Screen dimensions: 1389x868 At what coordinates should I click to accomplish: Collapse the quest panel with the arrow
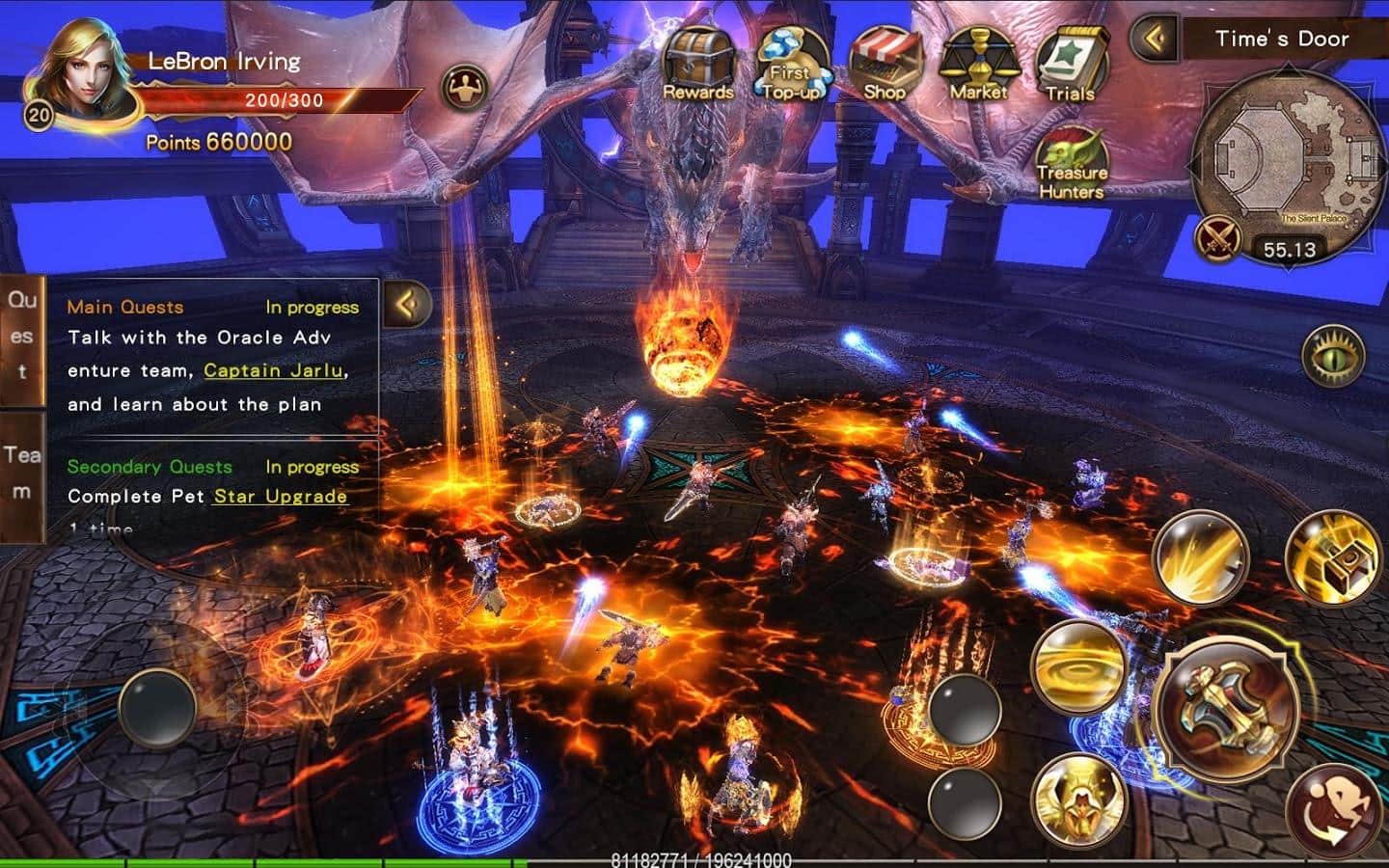click(407, 305)
